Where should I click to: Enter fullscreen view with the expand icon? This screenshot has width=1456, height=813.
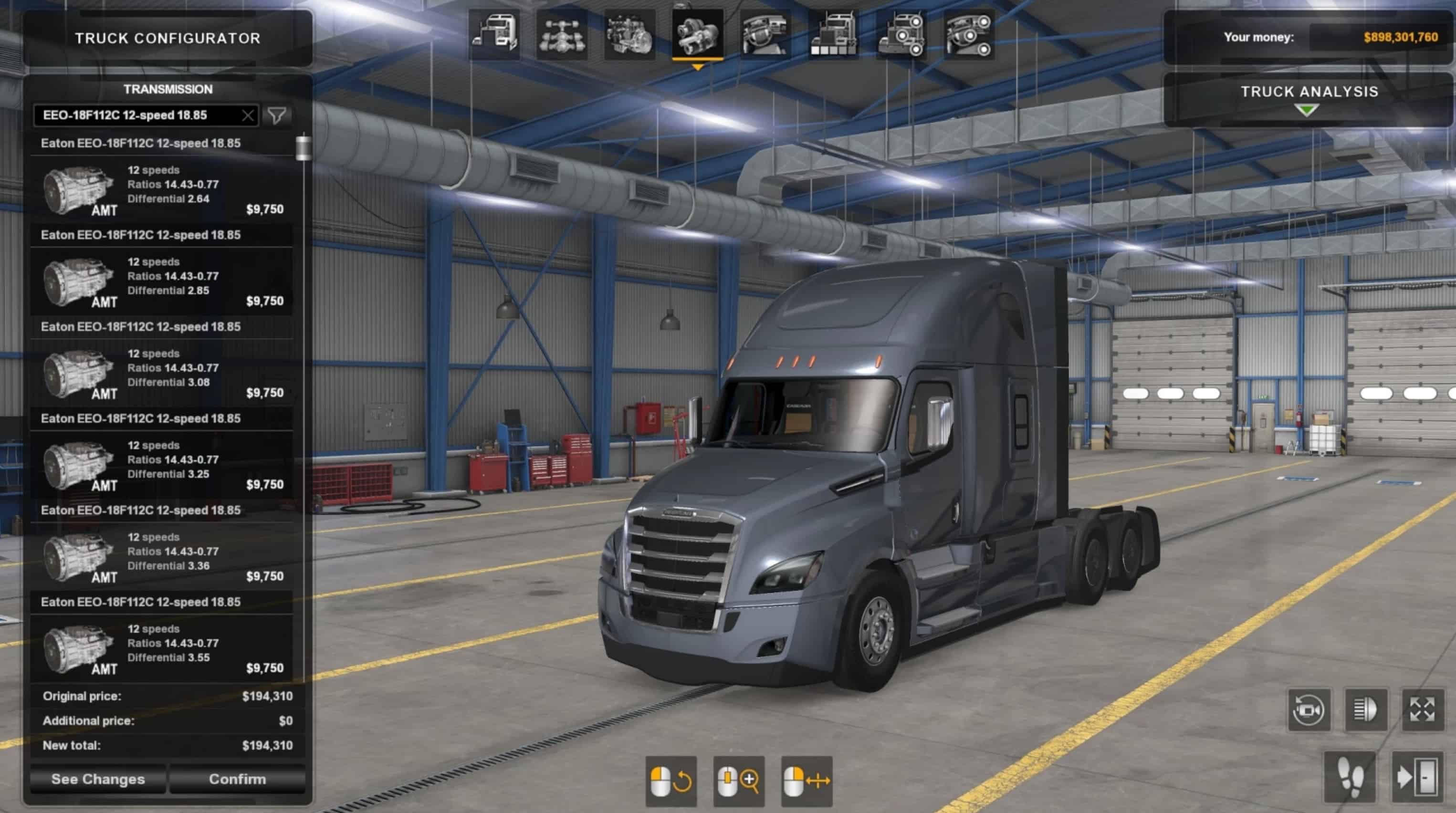pos(1422,709)
